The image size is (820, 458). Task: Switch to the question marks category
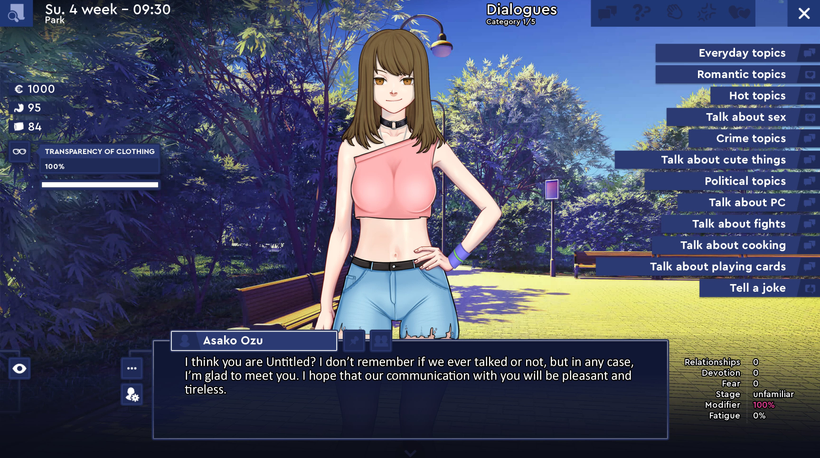[x=642, y=13]
